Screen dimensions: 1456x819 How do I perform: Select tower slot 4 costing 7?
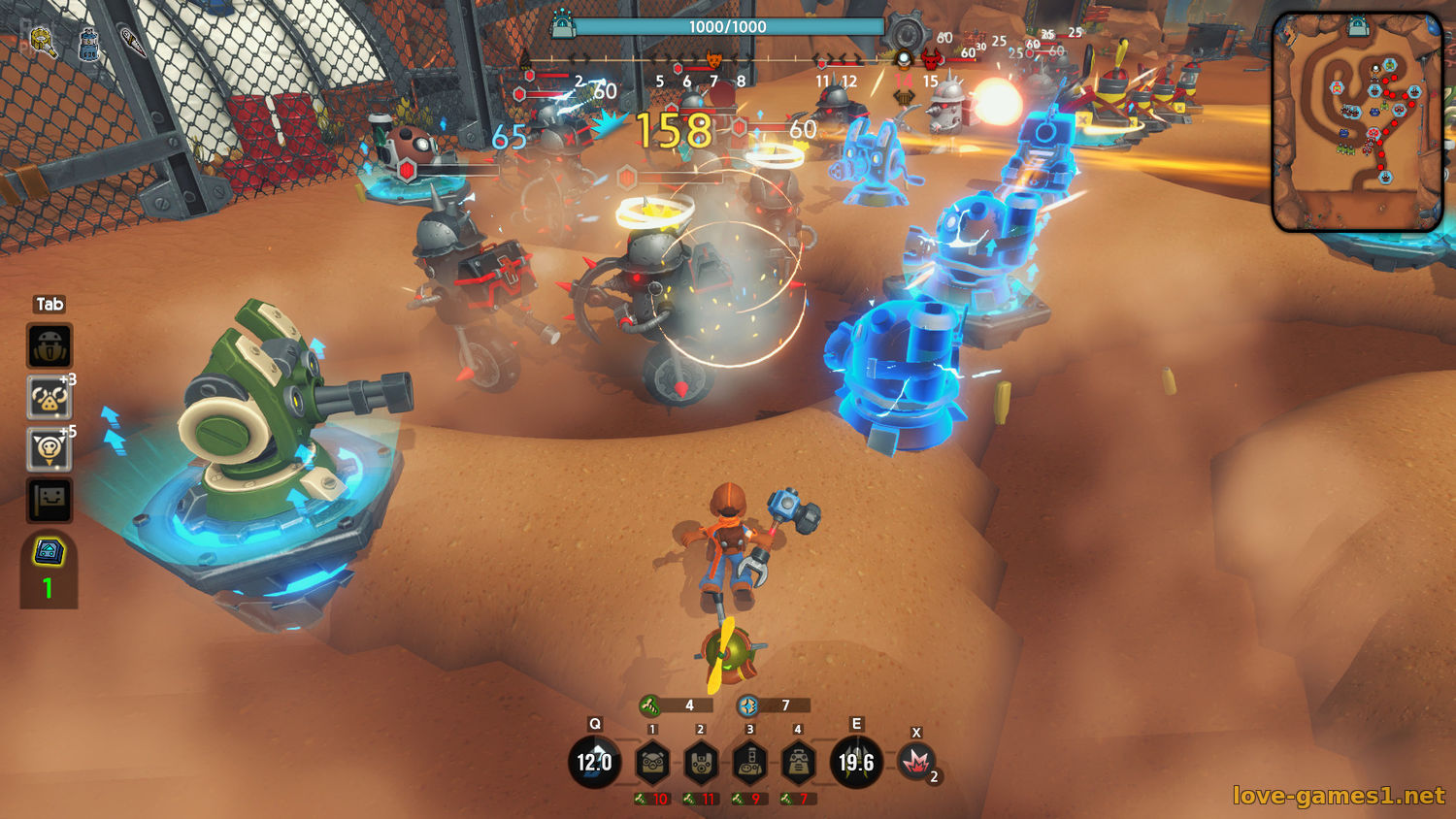click(798, 764)
